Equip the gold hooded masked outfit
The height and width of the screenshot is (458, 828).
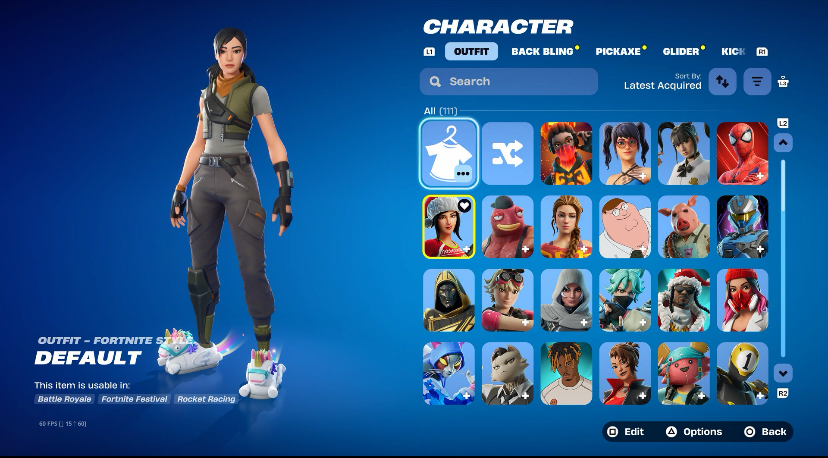point(449,300)
